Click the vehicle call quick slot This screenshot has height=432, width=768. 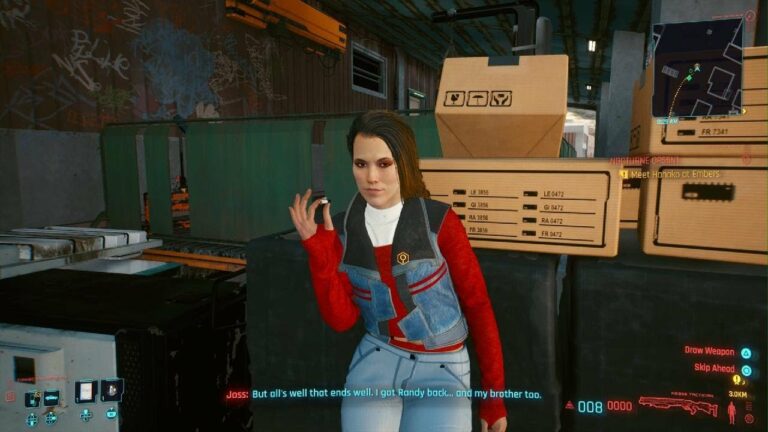click(x=51, y=398)
